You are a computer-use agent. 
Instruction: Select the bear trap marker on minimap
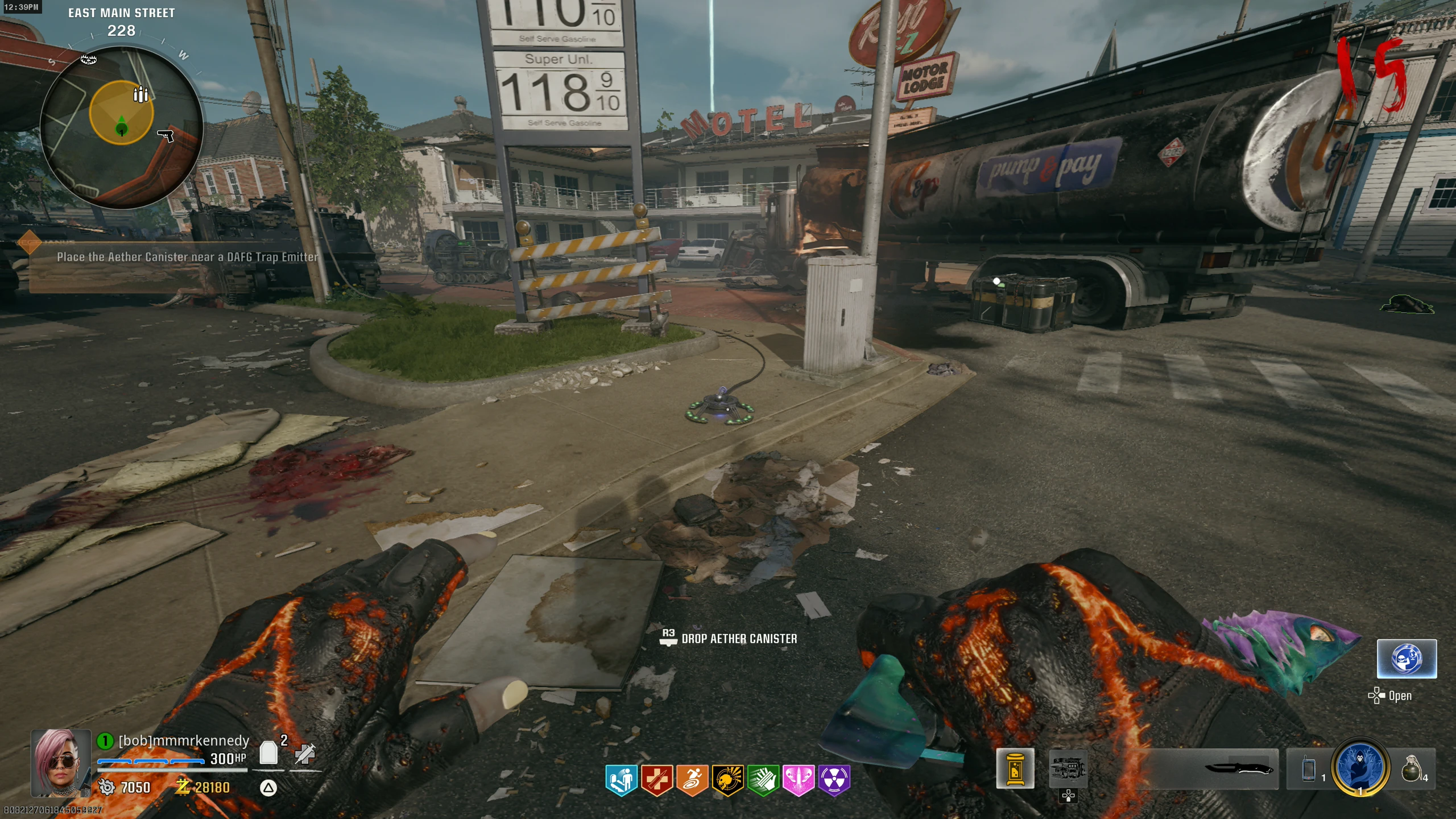point(89,59)
